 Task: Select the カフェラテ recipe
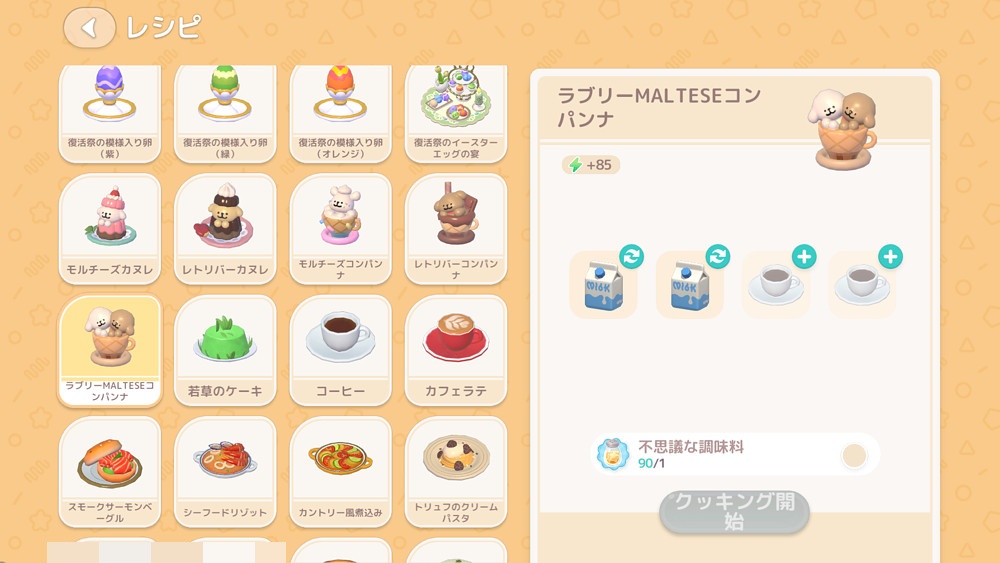[455, 350]
